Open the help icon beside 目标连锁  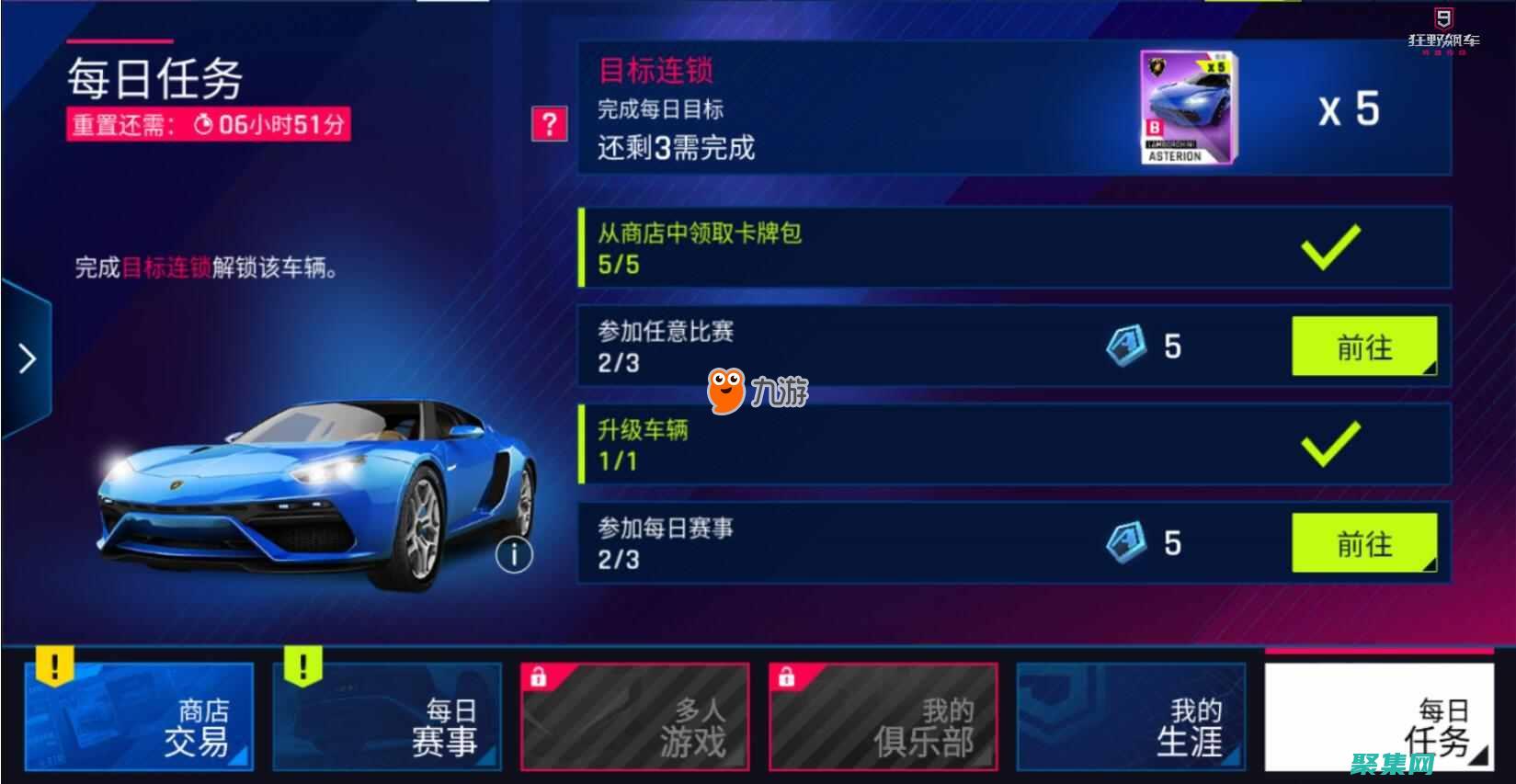(x=549, y=124)
